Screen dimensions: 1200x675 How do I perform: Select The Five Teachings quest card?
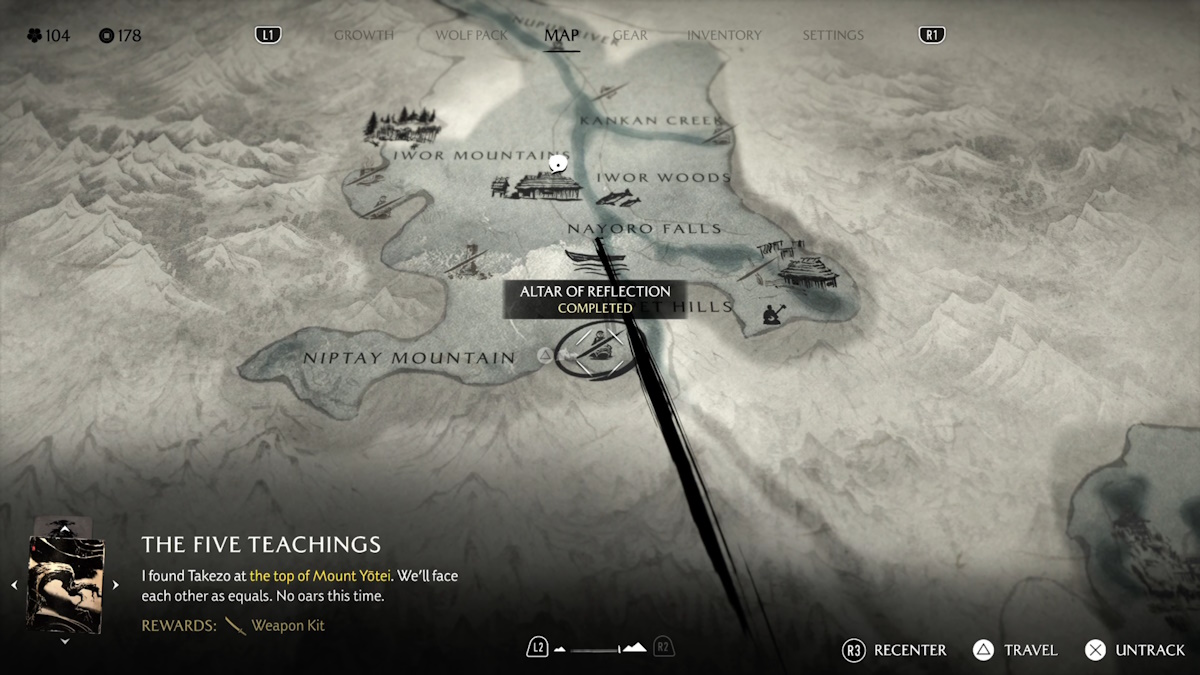(x=66, y=584)
